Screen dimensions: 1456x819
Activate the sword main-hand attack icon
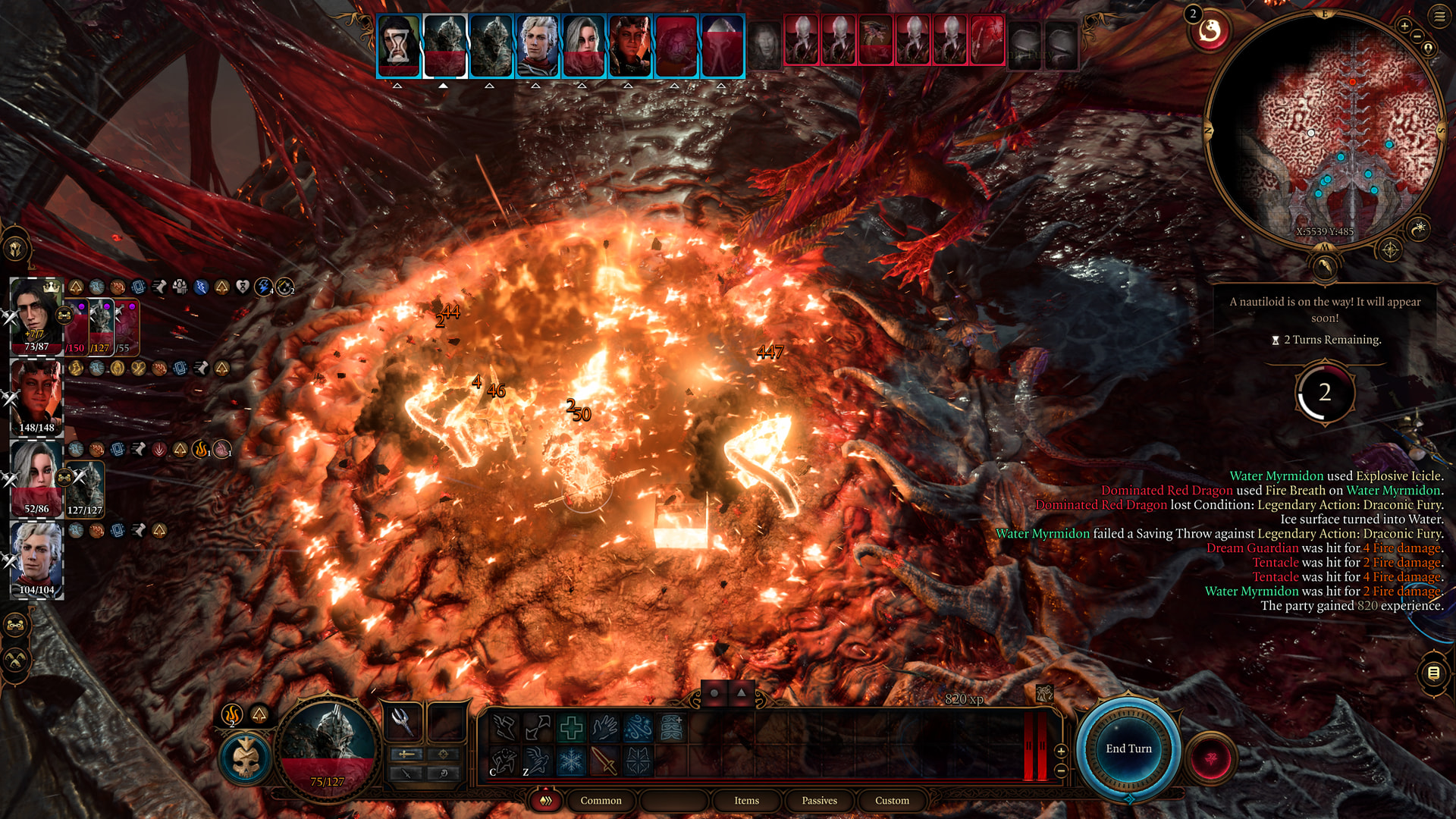tap(604, 761)
